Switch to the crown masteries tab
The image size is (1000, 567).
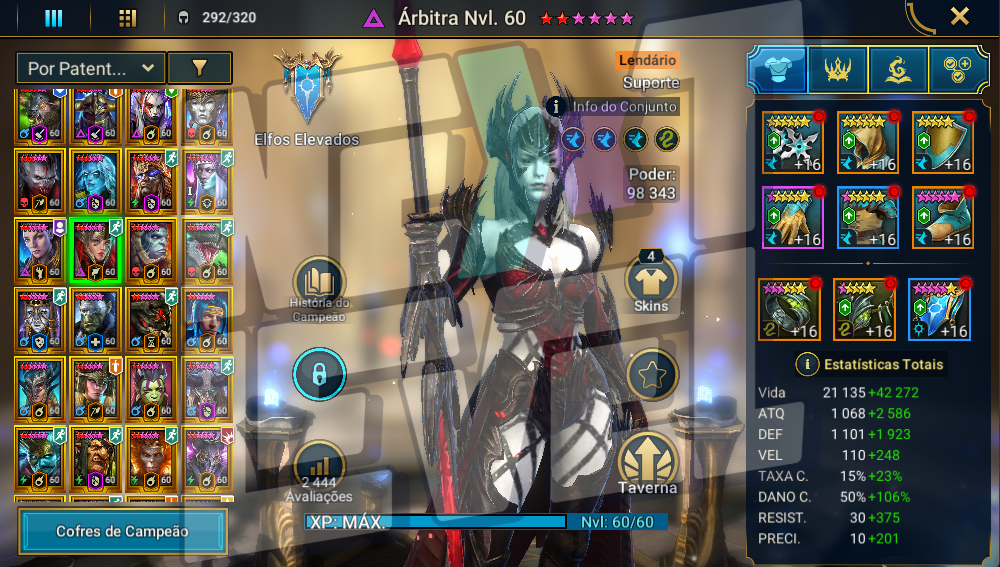pos(837,69)
